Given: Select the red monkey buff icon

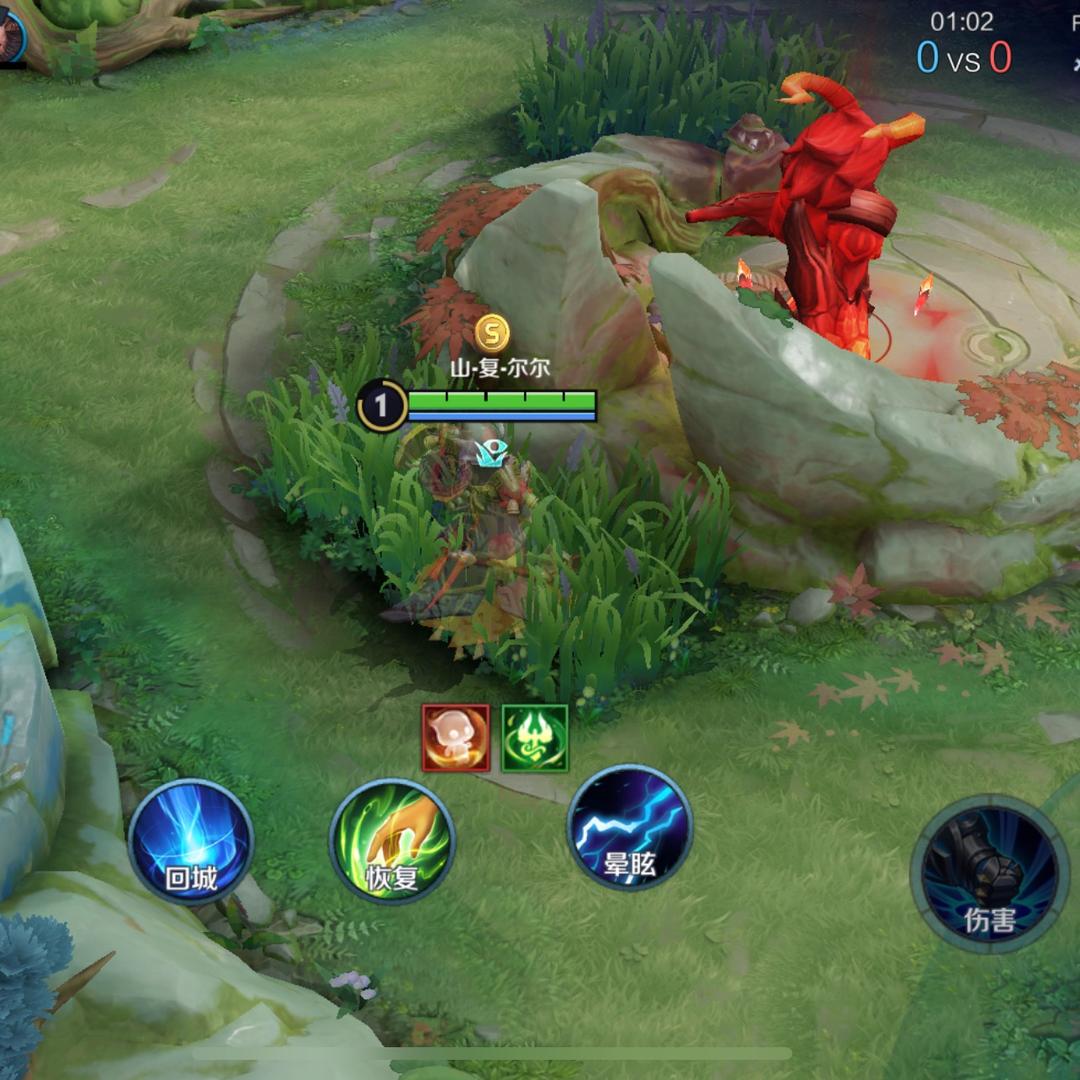Looking at the screenshot, I should [x=456, y=738].
